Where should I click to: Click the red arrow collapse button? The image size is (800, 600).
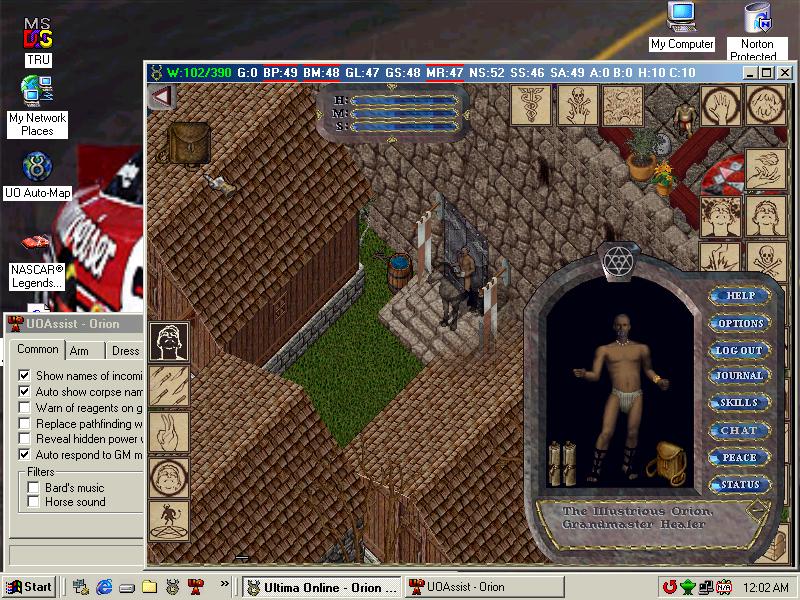click(160, 96)
